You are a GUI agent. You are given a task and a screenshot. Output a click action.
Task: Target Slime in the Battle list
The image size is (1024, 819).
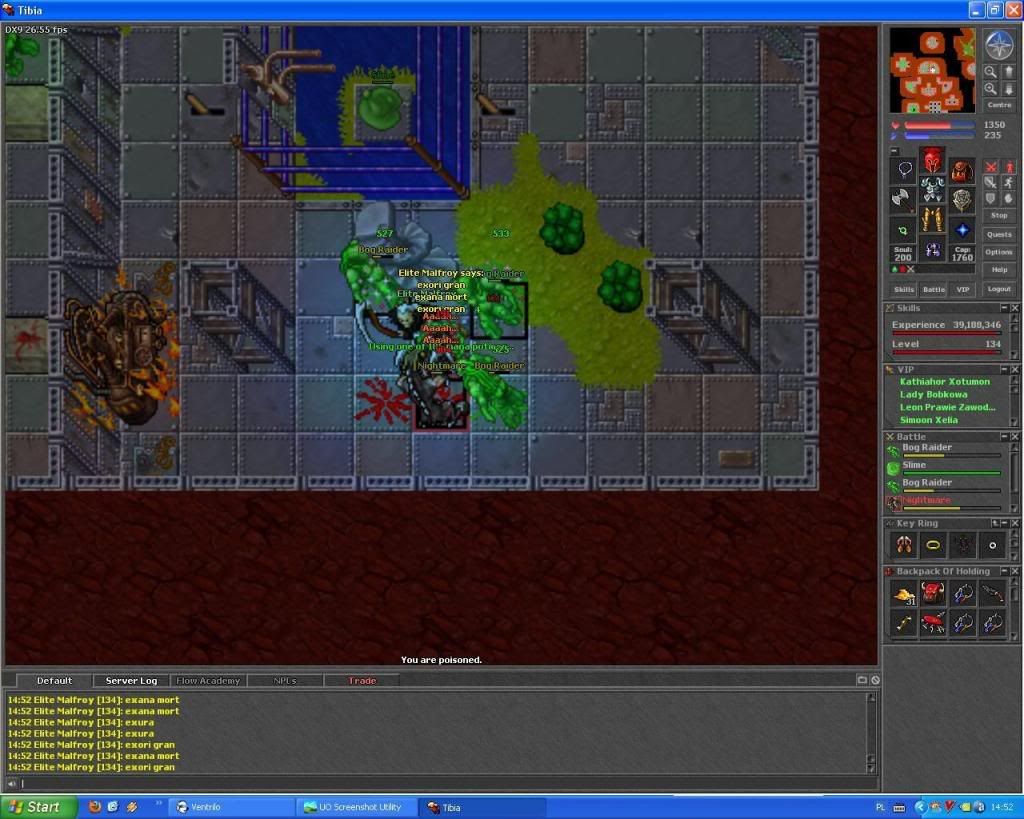pyautogui.click(x=914, y=465)
